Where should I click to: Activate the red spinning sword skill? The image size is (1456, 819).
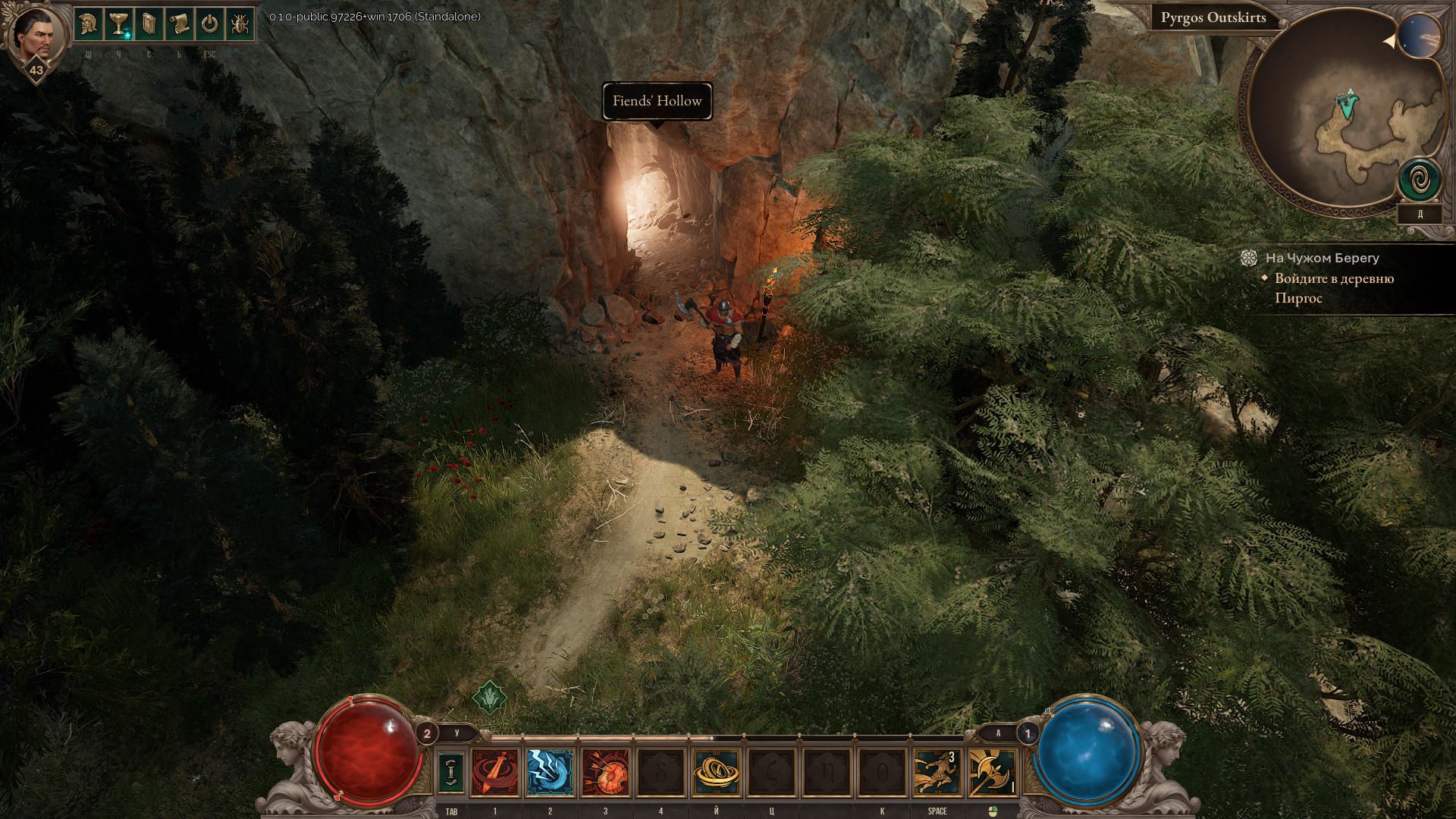[x=495, y=772]
